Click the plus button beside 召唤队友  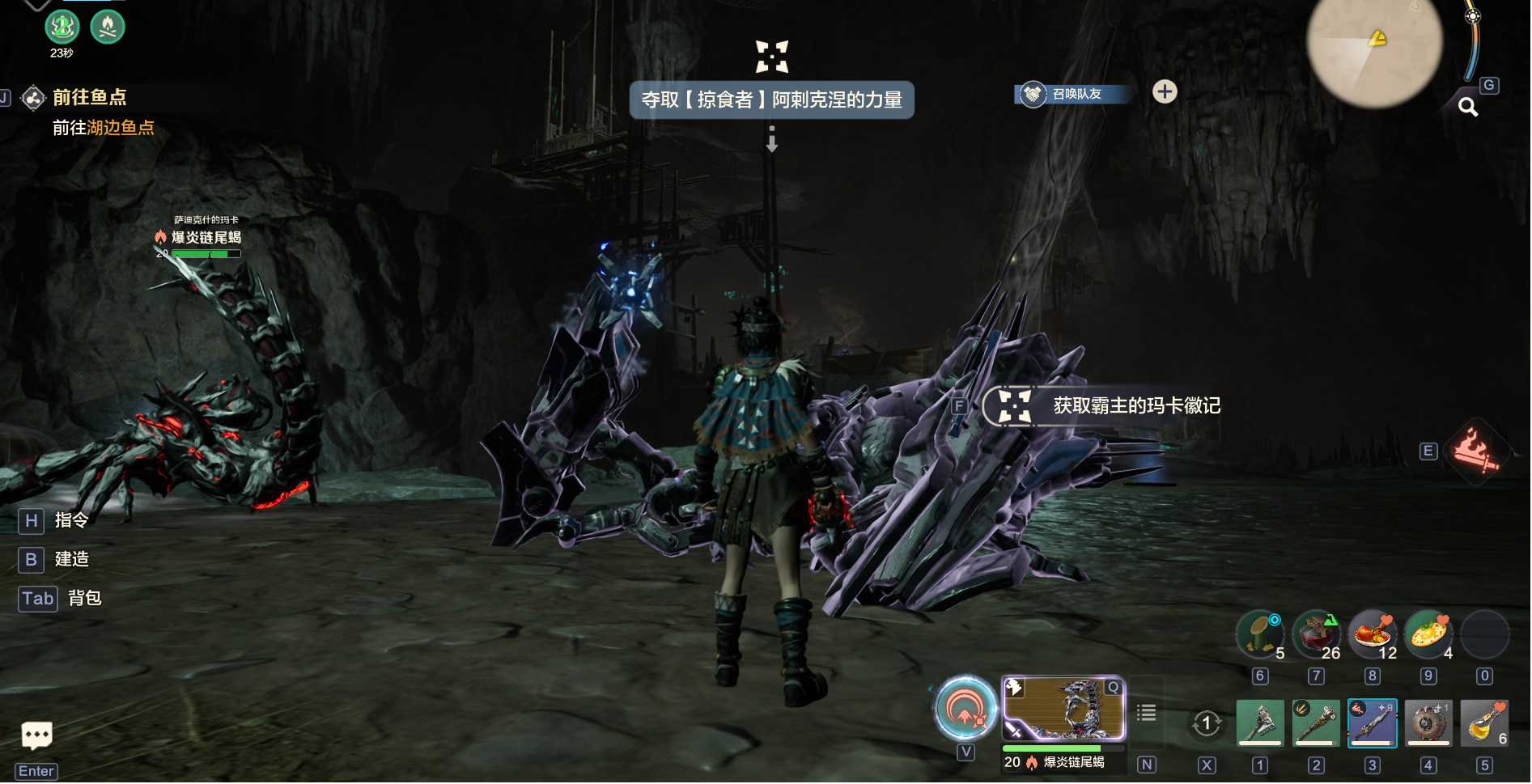pos(1165,92)
